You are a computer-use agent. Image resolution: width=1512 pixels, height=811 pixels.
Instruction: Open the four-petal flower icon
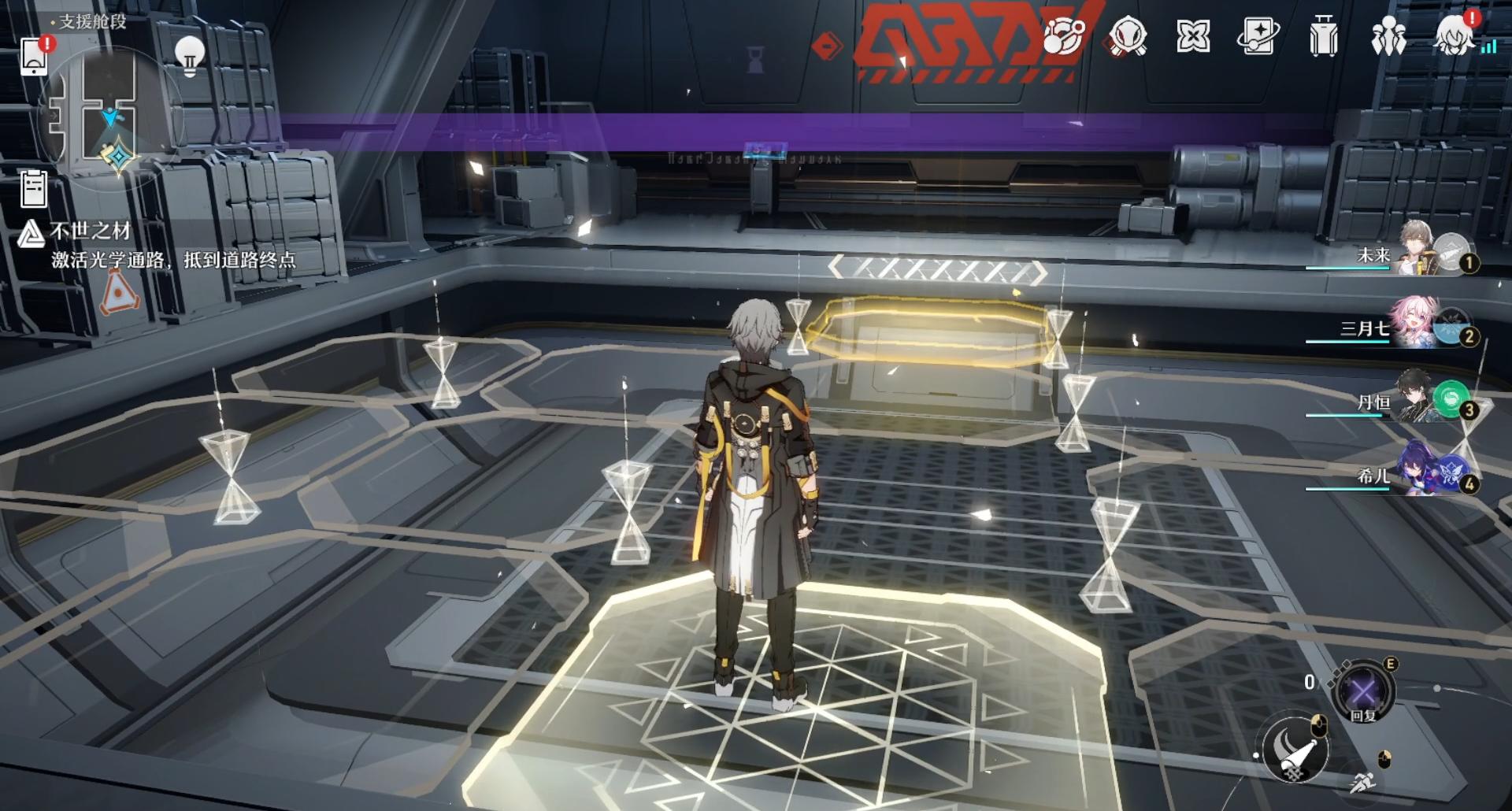point(1192,36)
